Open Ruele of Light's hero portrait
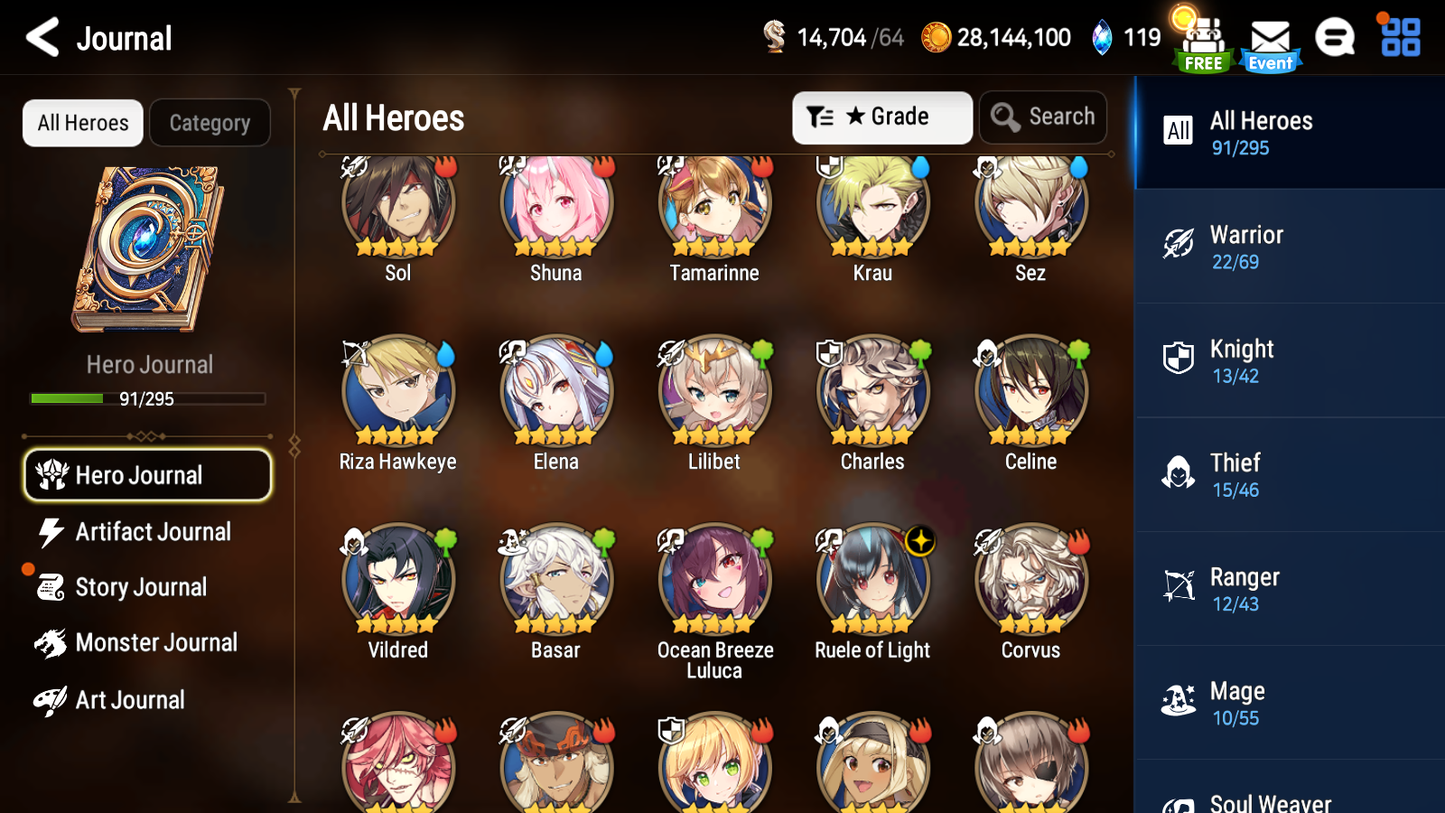The height and width of the screenshot is (813, 1445). point(872,580)
